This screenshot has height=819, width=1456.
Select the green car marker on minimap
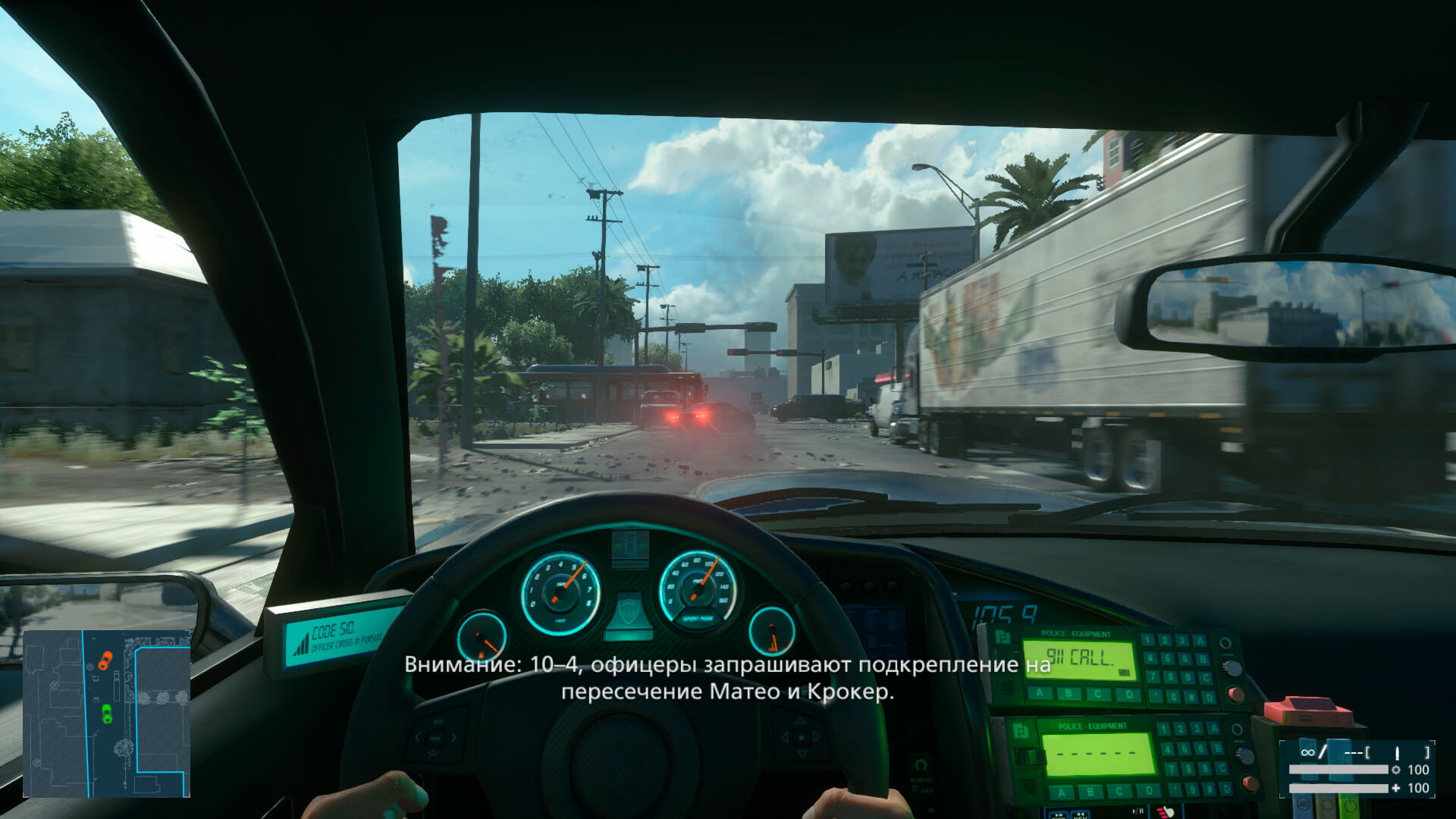(x=106, y=713)
